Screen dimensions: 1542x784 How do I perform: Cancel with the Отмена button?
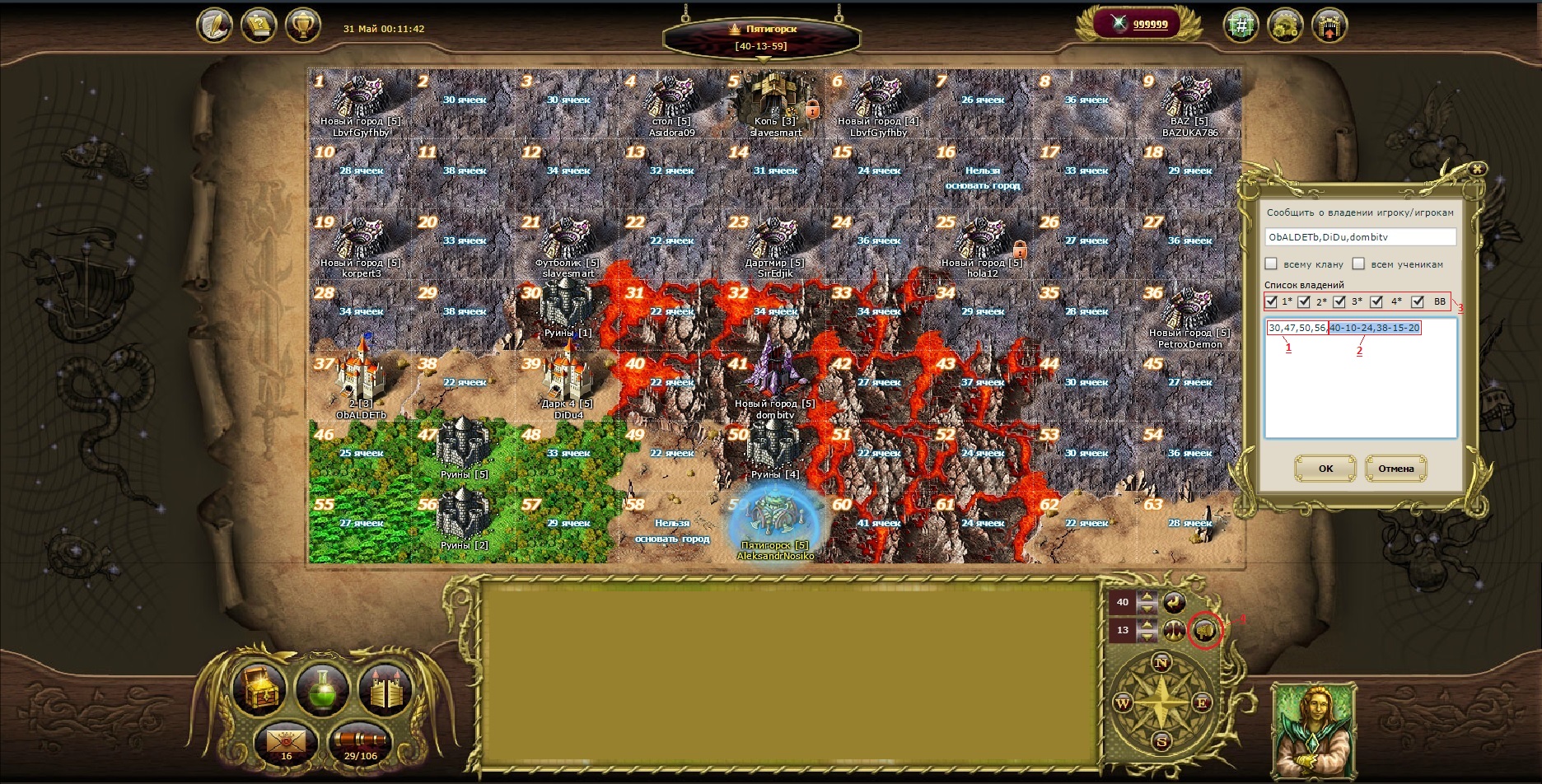click(x=1395, y=469)
